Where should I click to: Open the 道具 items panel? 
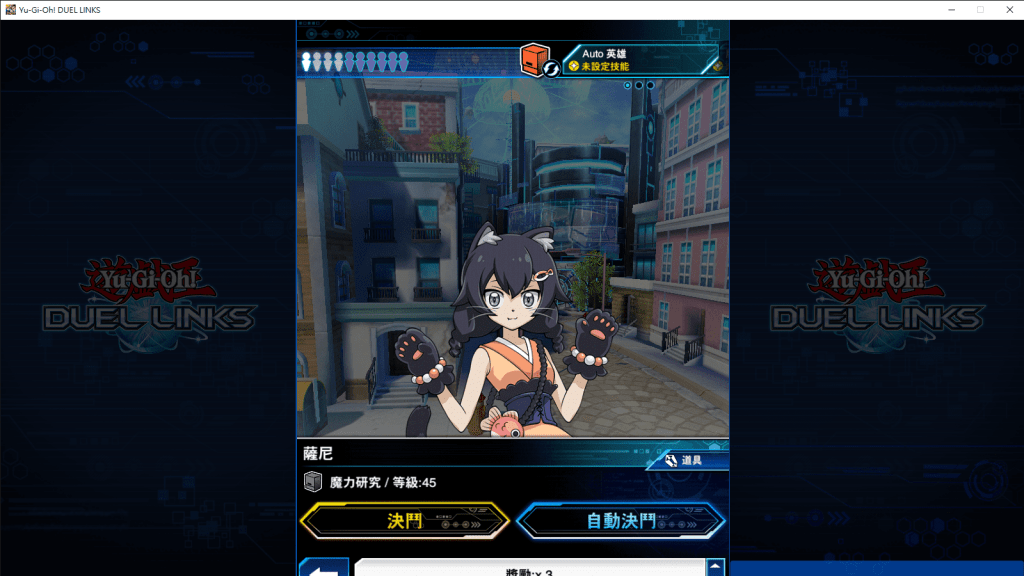[684, 461]
